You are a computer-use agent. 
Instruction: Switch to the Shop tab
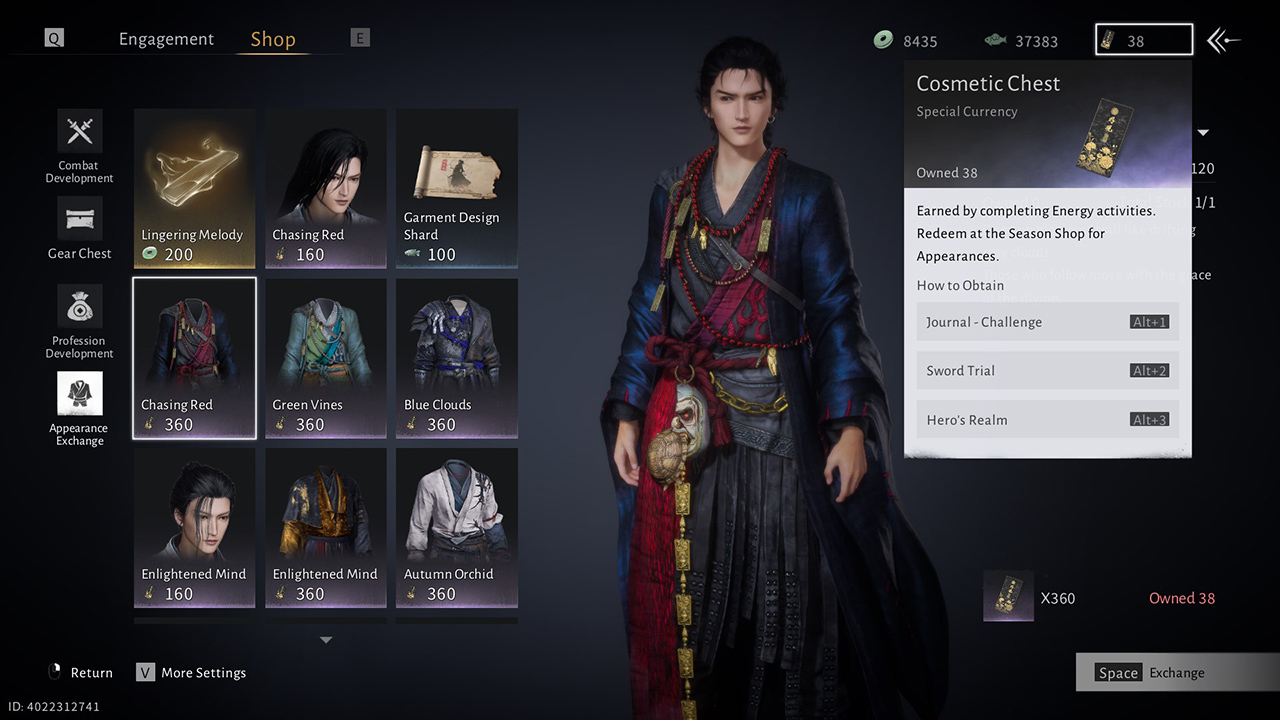click(x=272, y=38)
